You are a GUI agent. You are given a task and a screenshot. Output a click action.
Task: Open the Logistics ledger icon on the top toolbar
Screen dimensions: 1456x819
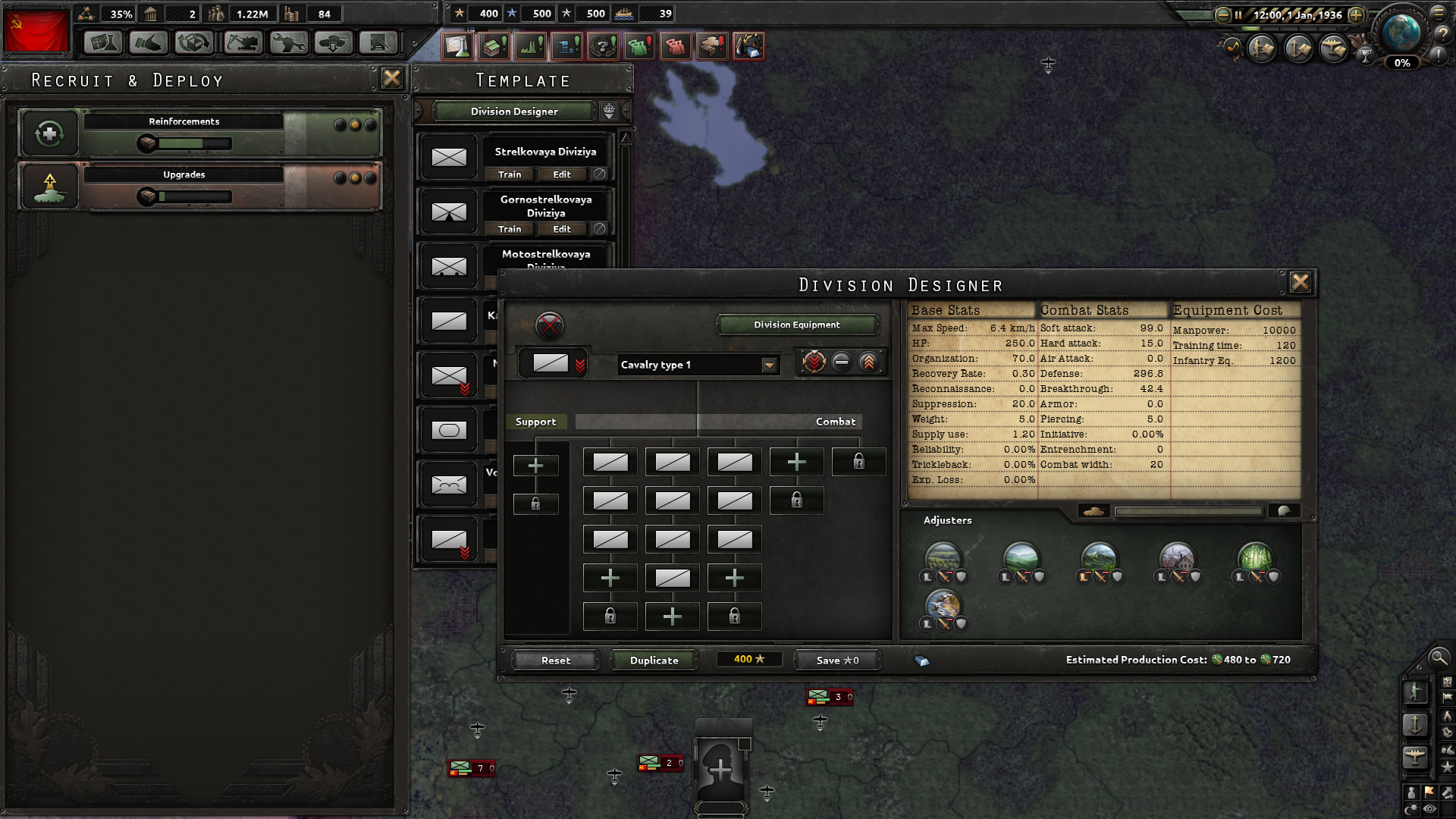click(377, 43)
